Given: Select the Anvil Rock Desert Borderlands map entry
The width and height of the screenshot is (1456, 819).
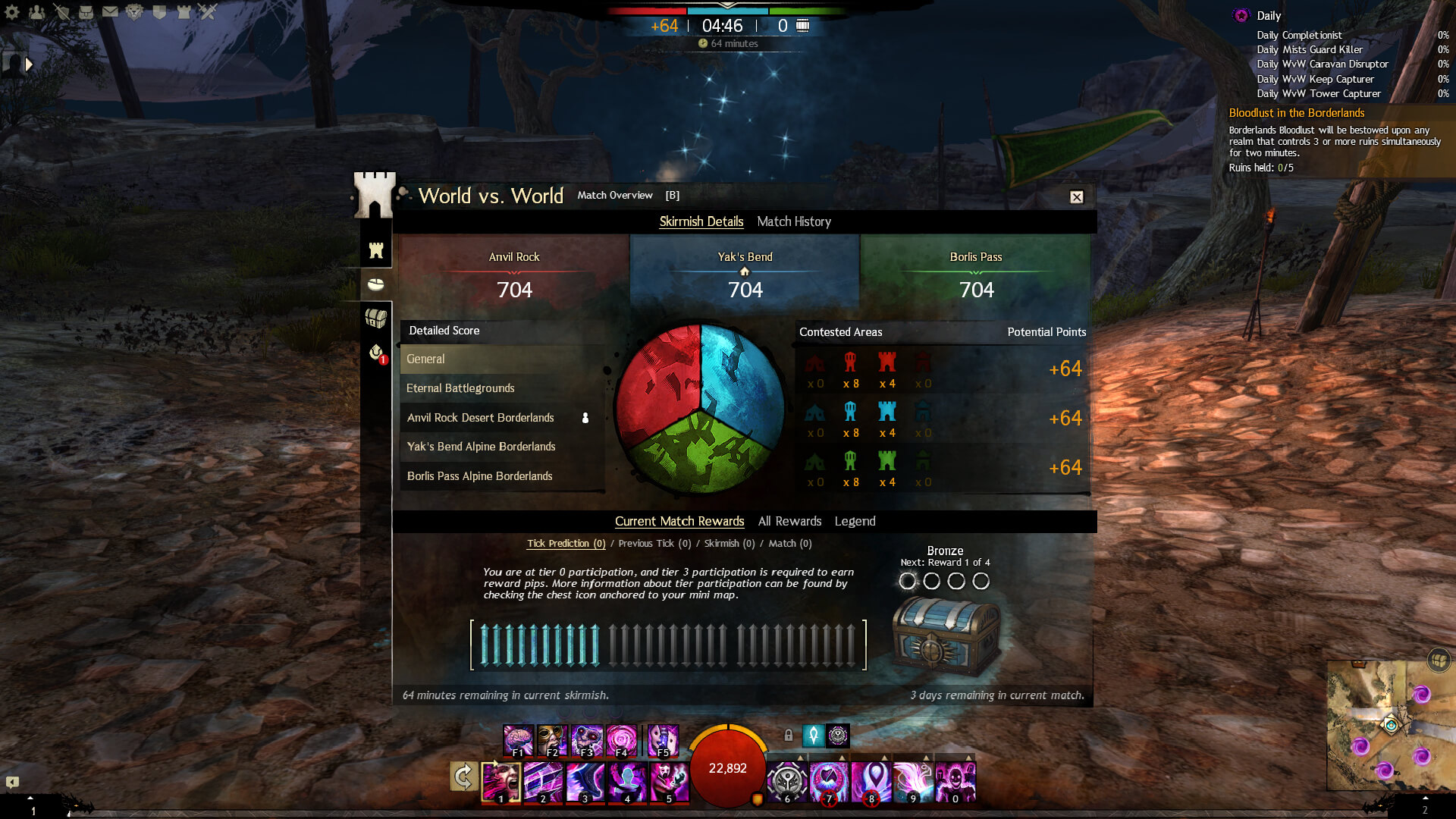Looking at the screenshot, I should (x=481, y=417).
